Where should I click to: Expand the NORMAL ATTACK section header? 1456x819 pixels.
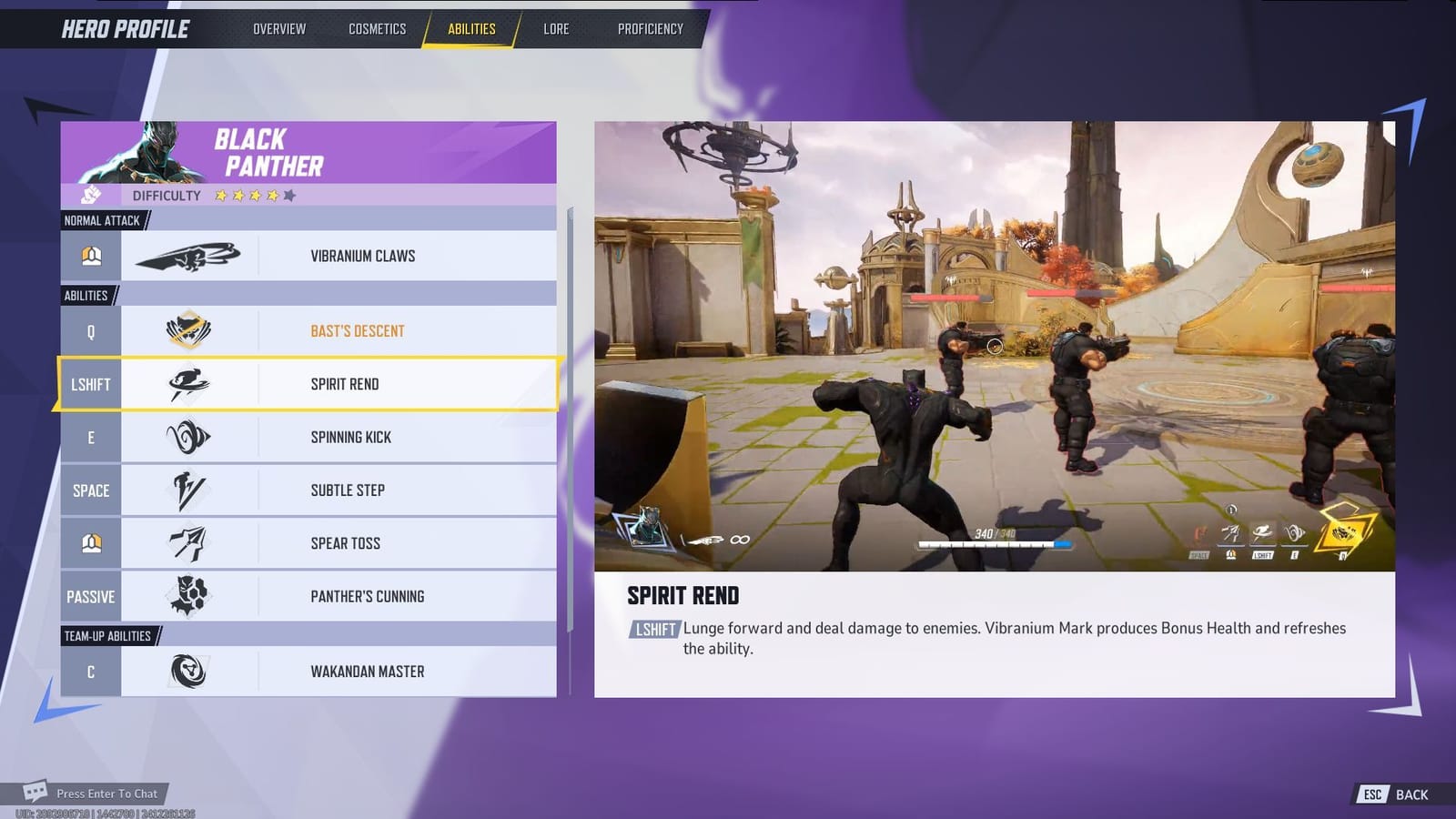pos(100,220)
